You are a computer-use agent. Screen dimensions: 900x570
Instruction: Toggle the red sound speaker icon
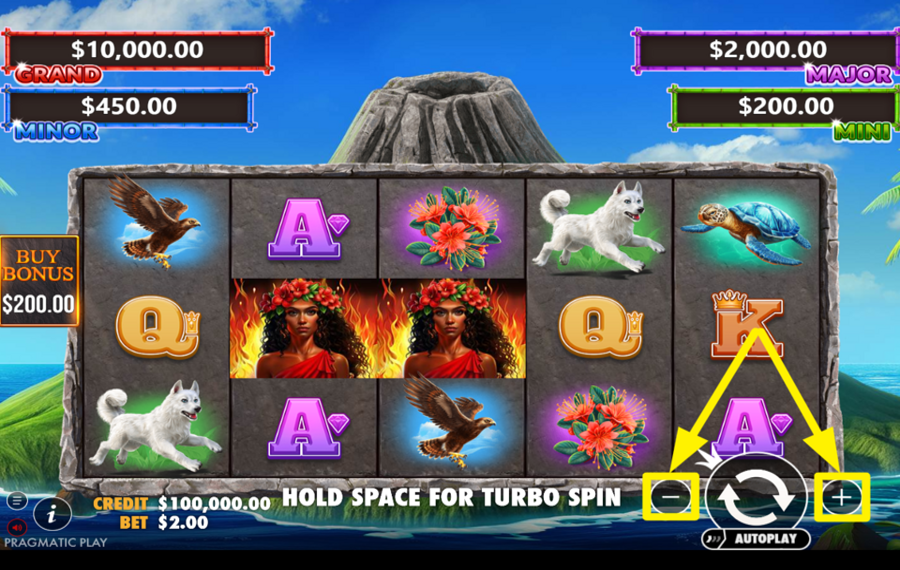(17, 526)
